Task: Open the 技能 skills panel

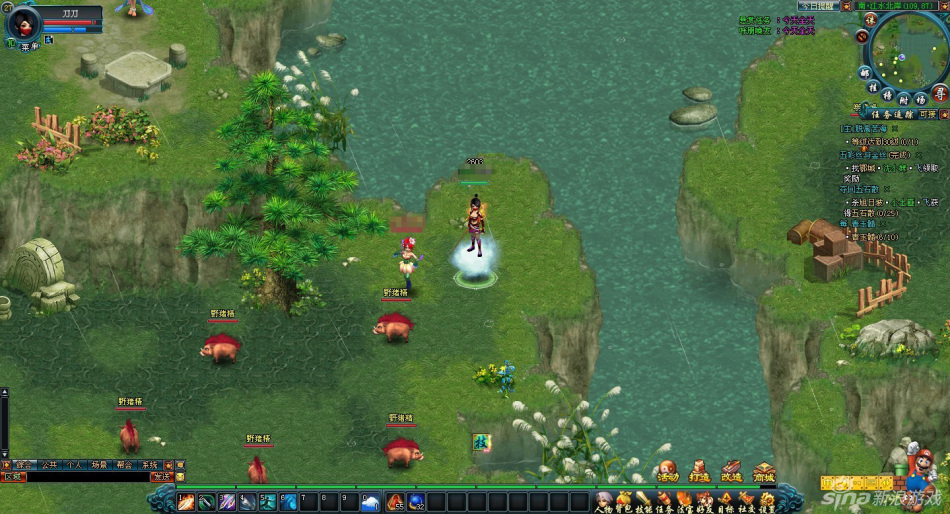Action: (x=644, y=503)
